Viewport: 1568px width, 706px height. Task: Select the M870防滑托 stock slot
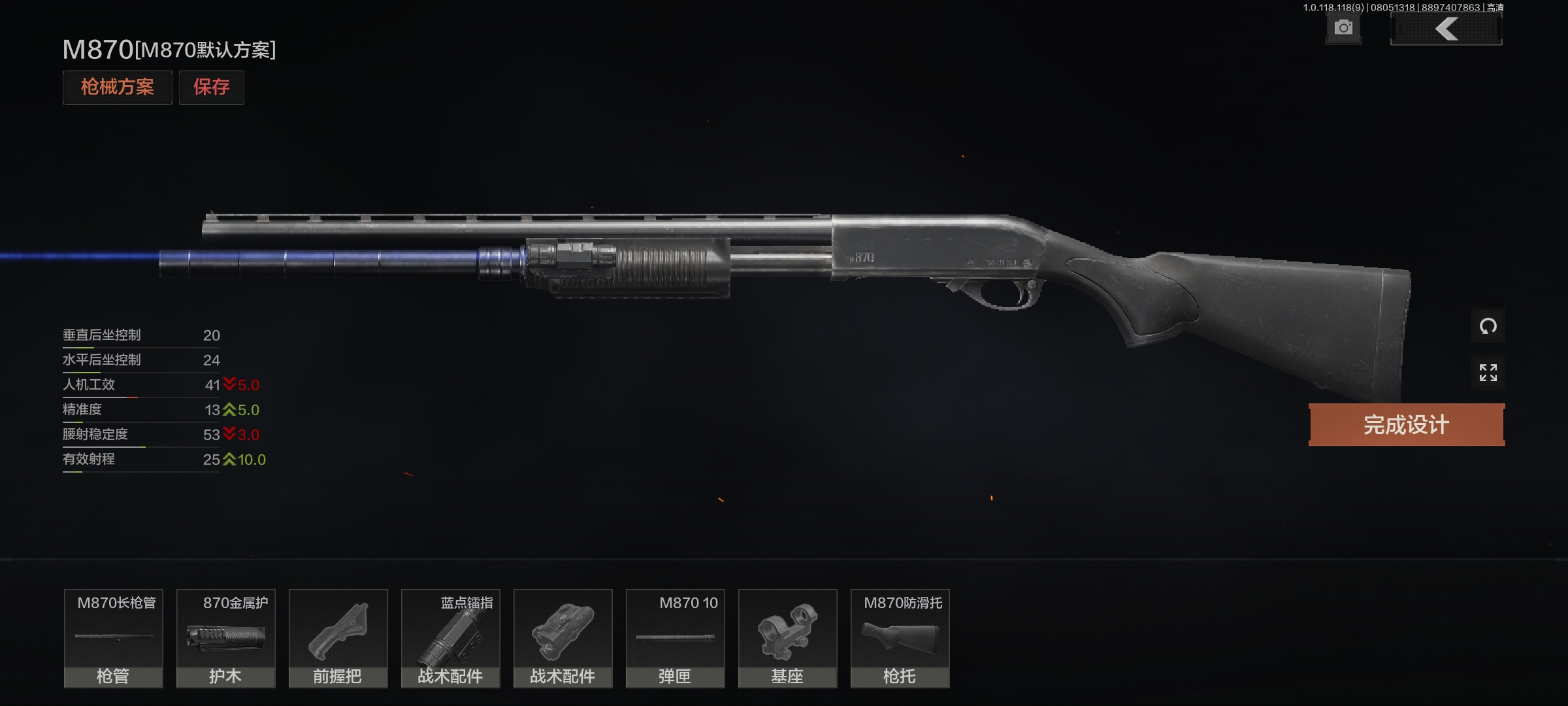[x=900, y=638]
